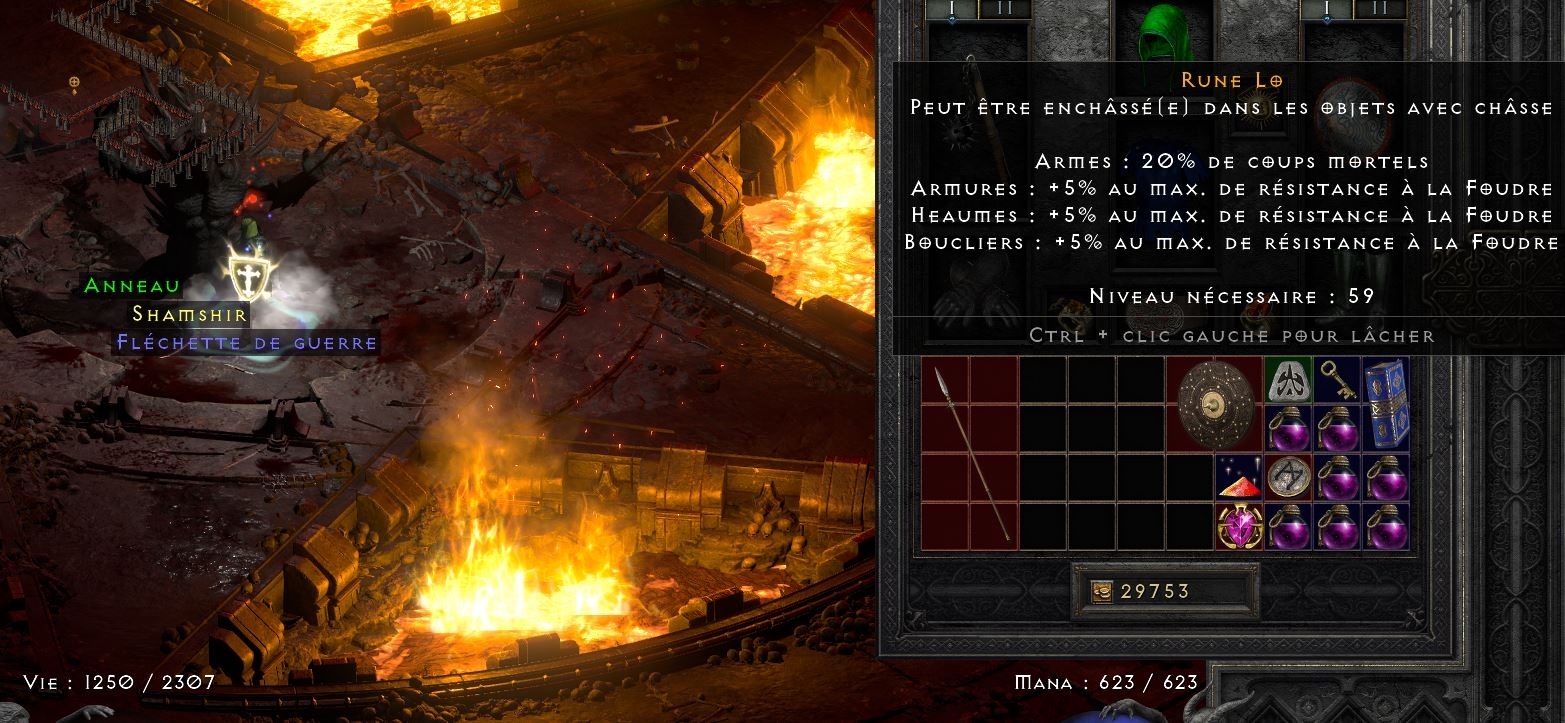1565x723 pixels.
Task: Choose the round engraved coin charm
Action: [x=1288, y=477]
